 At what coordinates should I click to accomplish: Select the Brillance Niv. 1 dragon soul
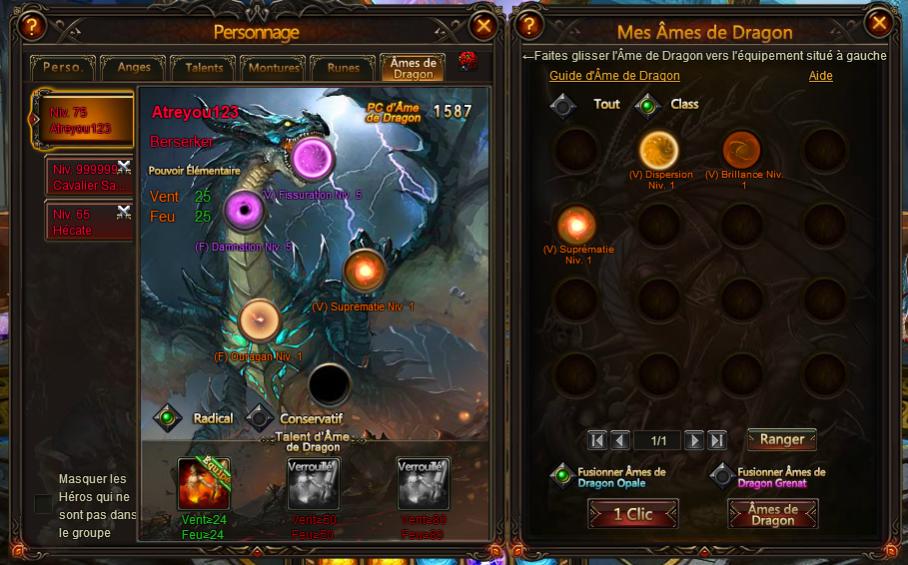[x=742, y=151]
